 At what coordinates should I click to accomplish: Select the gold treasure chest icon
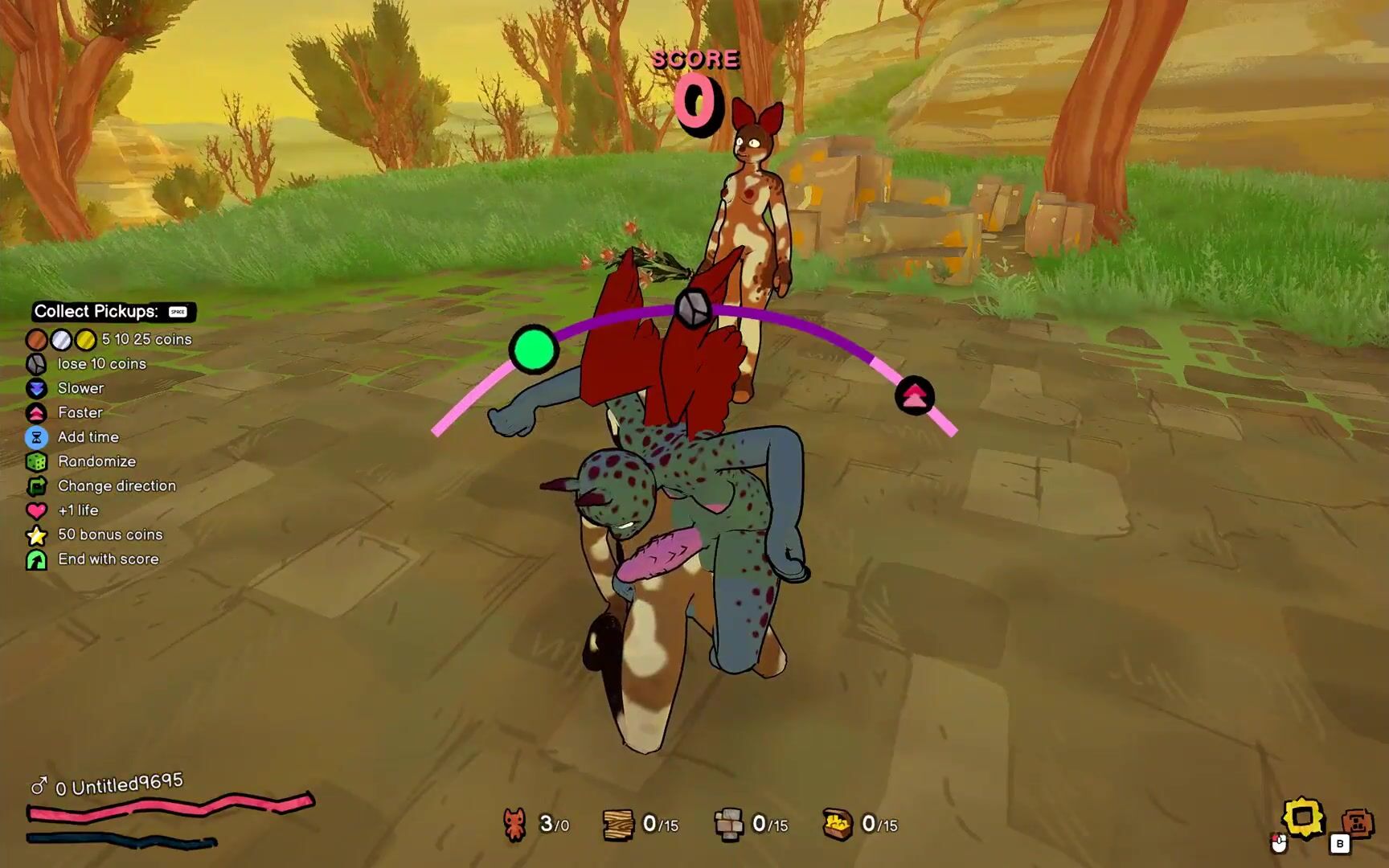tap(838, 825)
